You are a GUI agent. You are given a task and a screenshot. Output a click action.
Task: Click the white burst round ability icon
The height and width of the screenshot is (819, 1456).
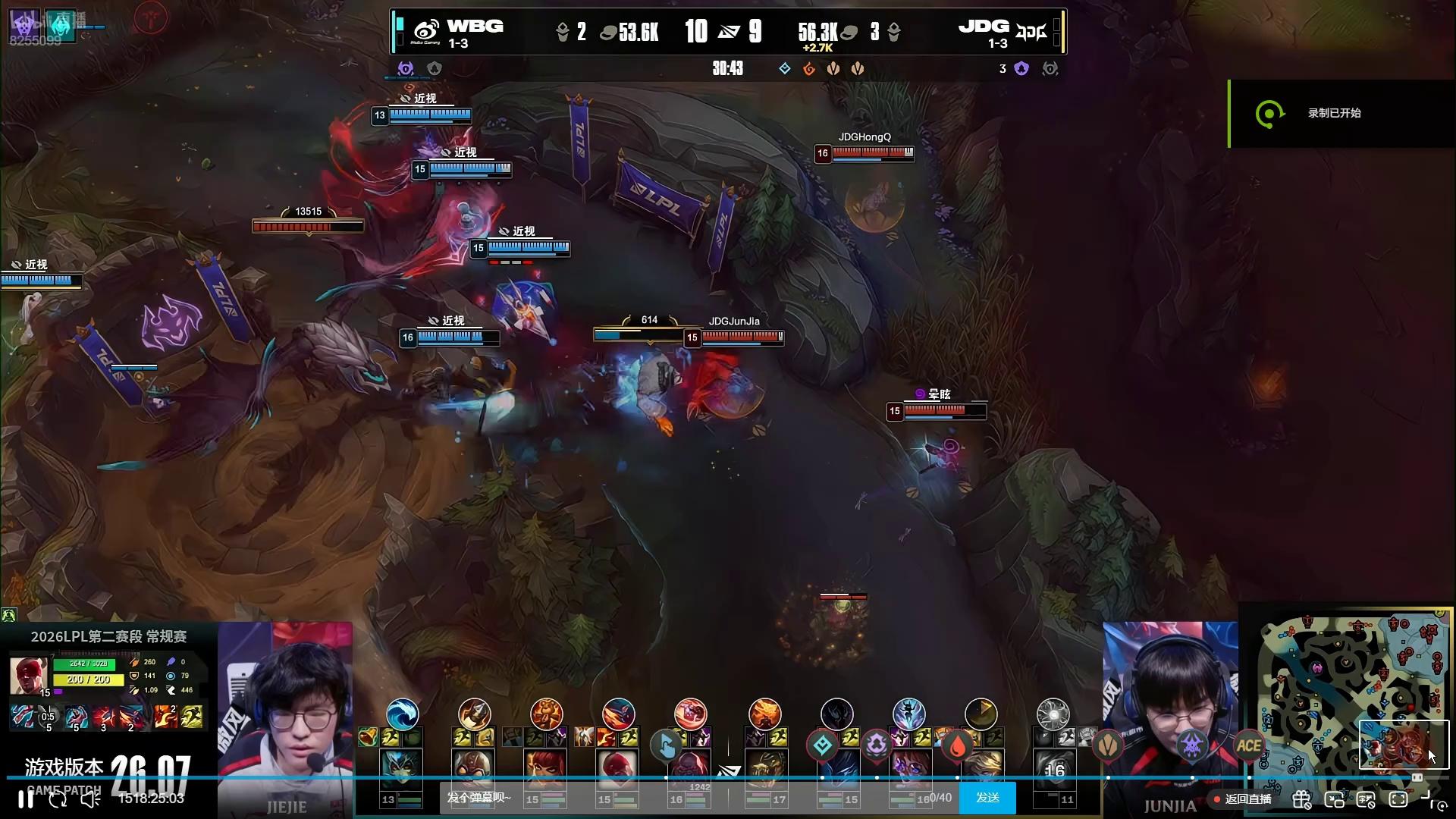coord(1053,714)
